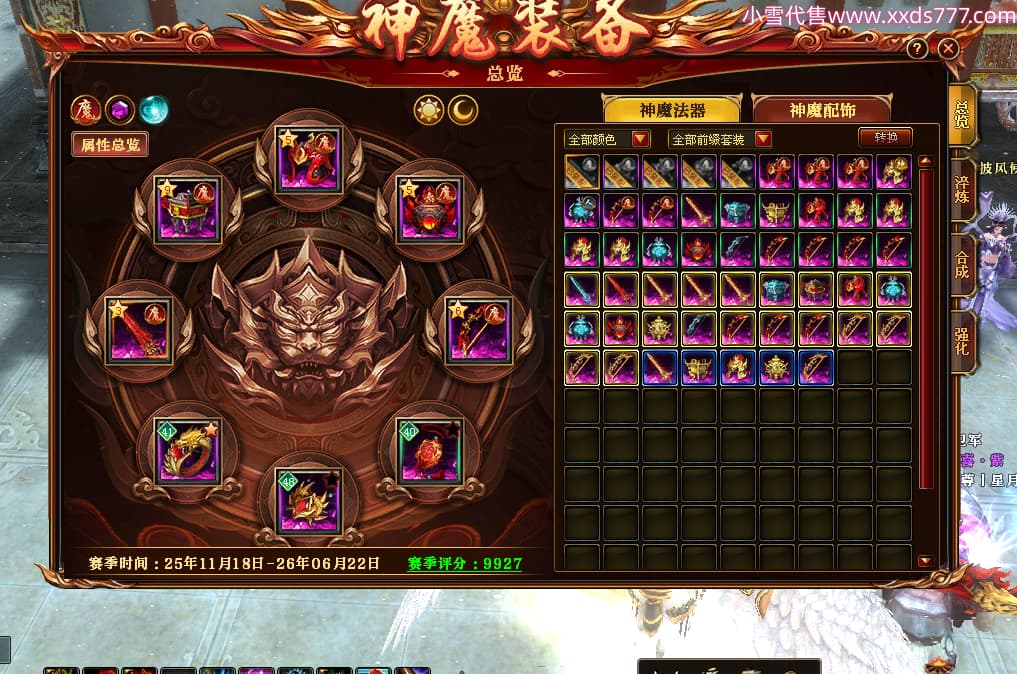The width and height of the screenshot is (1017, 674).
Task: Toggle the sun icon button
Action: (429, 110)
